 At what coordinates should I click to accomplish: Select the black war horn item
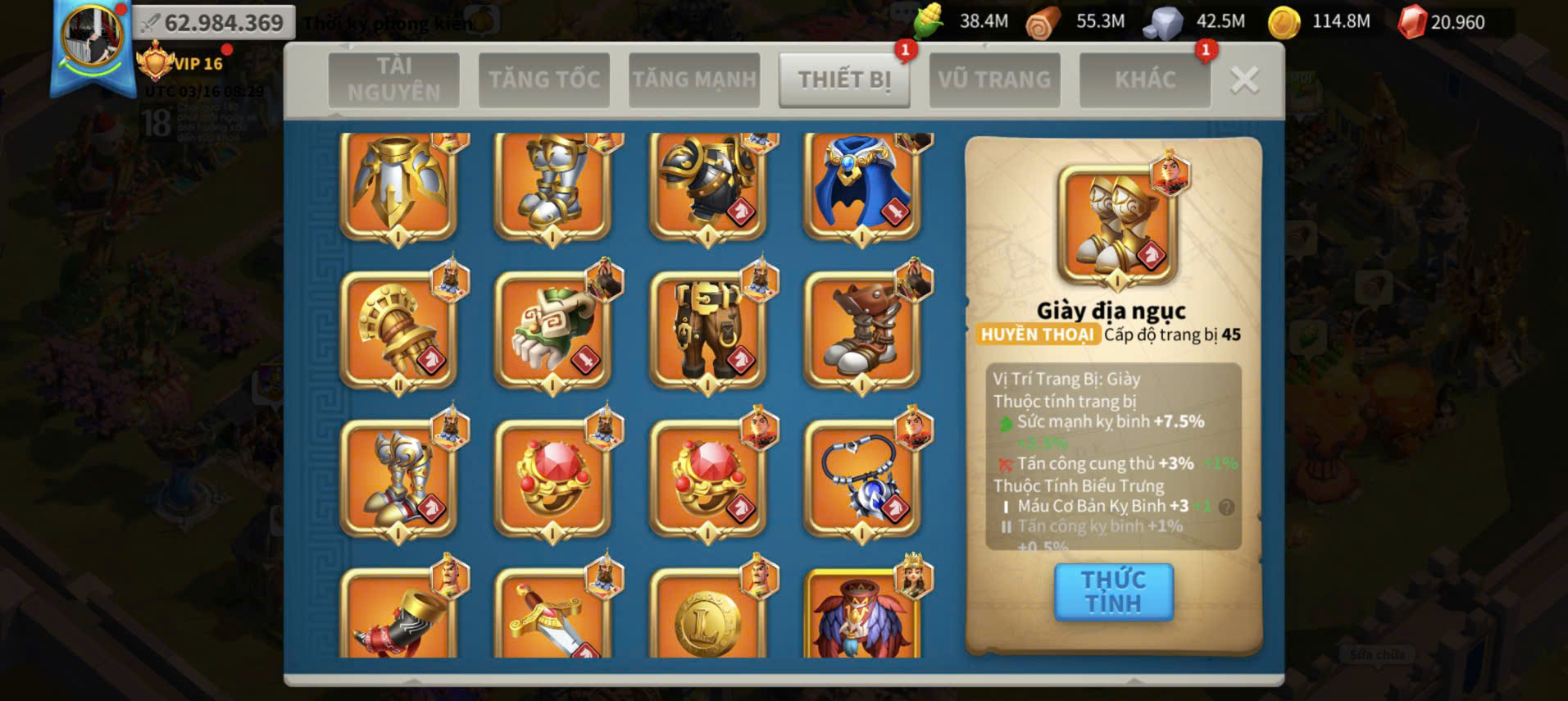(398, 619)
